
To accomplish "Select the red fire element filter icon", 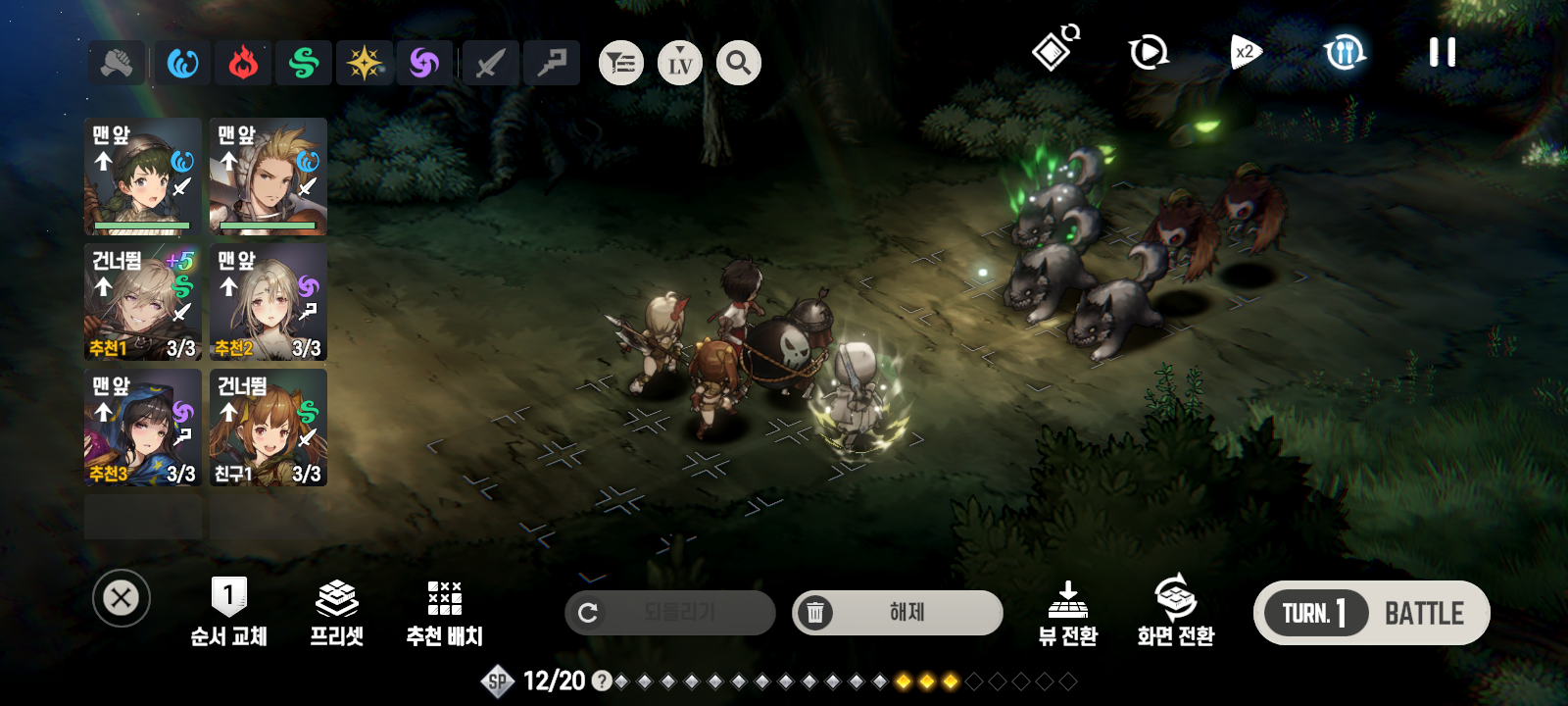I will point(243,62).
